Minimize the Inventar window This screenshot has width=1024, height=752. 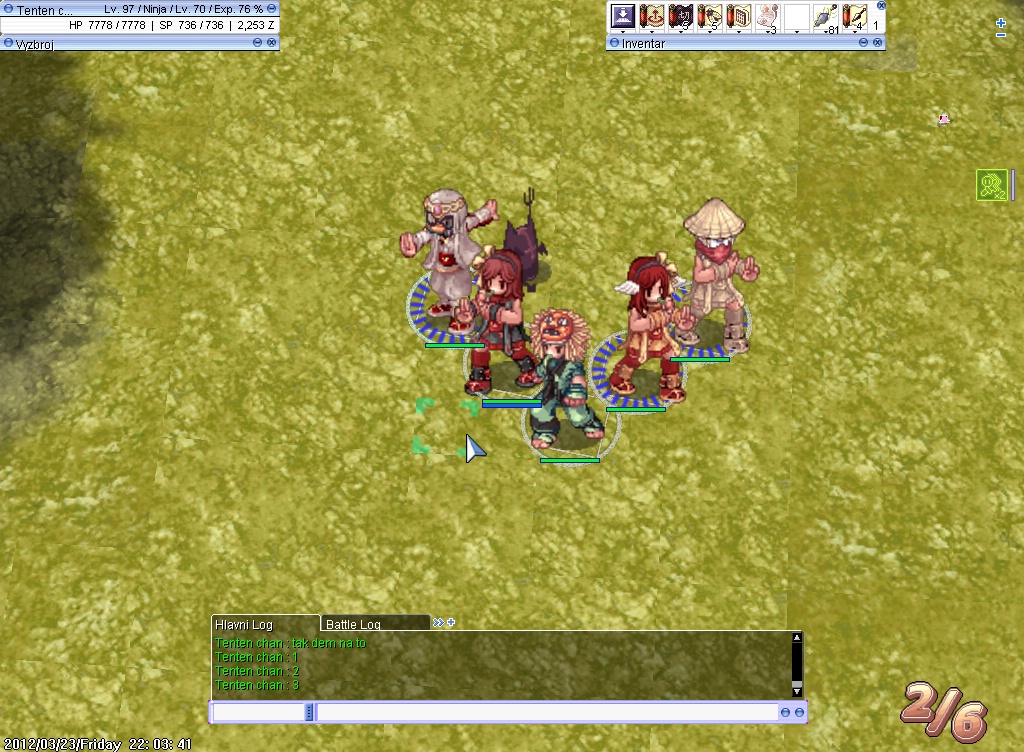click(x=863, y=43)
